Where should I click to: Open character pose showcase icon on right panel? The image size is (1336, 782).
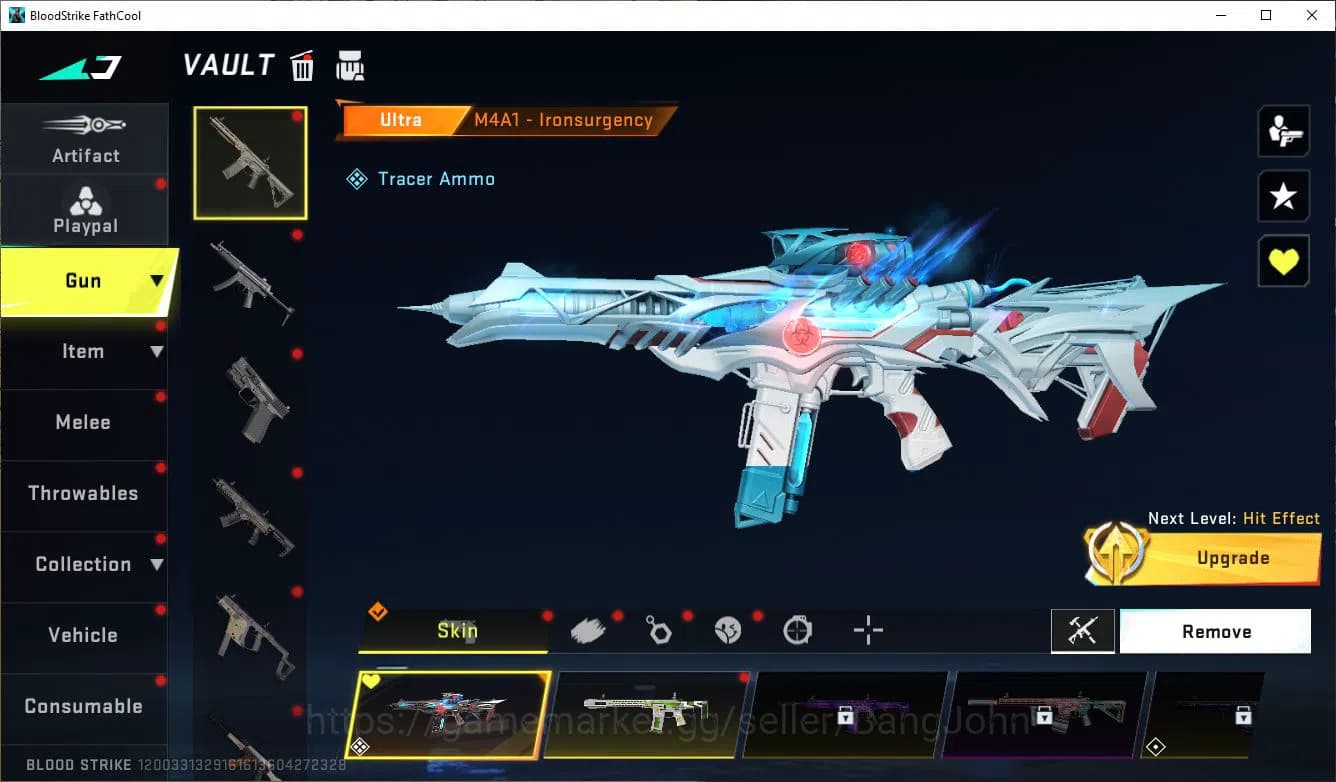[1283, 130]
